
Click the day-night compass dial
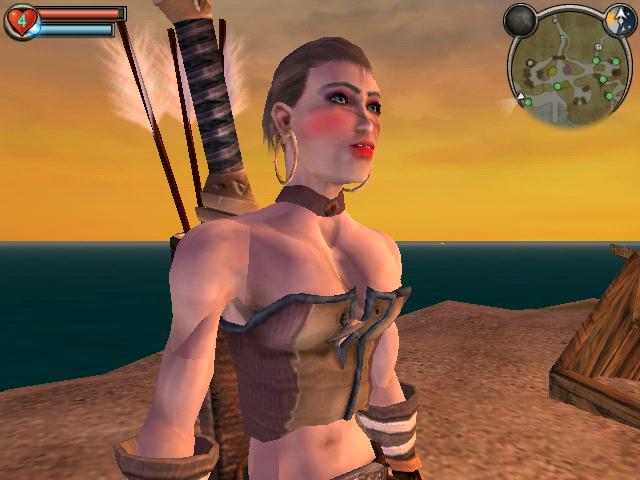click(x=619, y=17)
